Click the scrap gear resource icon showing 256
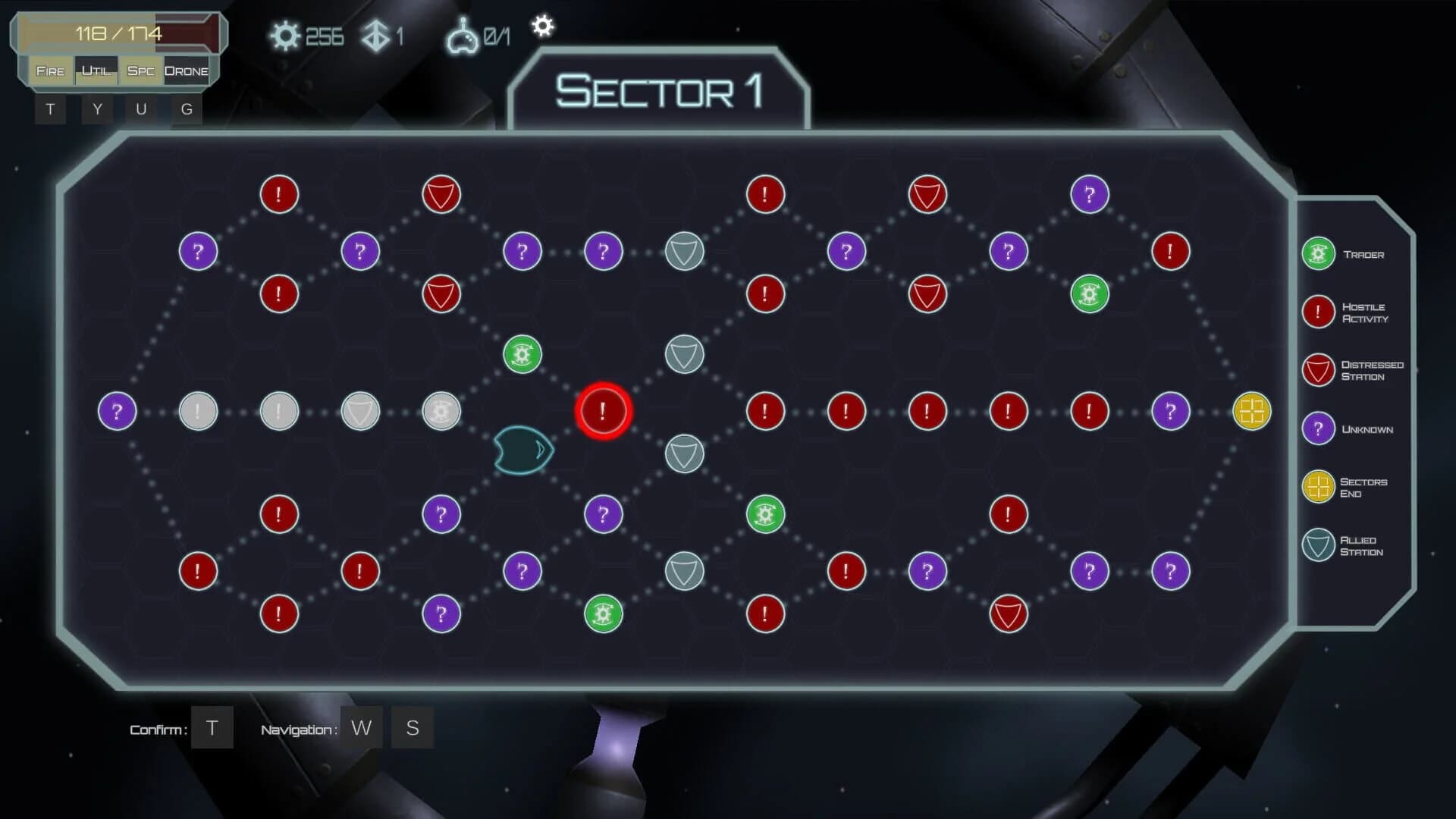Image resolution: width=1456 pixels, height=819 pixels. (286, 33)
